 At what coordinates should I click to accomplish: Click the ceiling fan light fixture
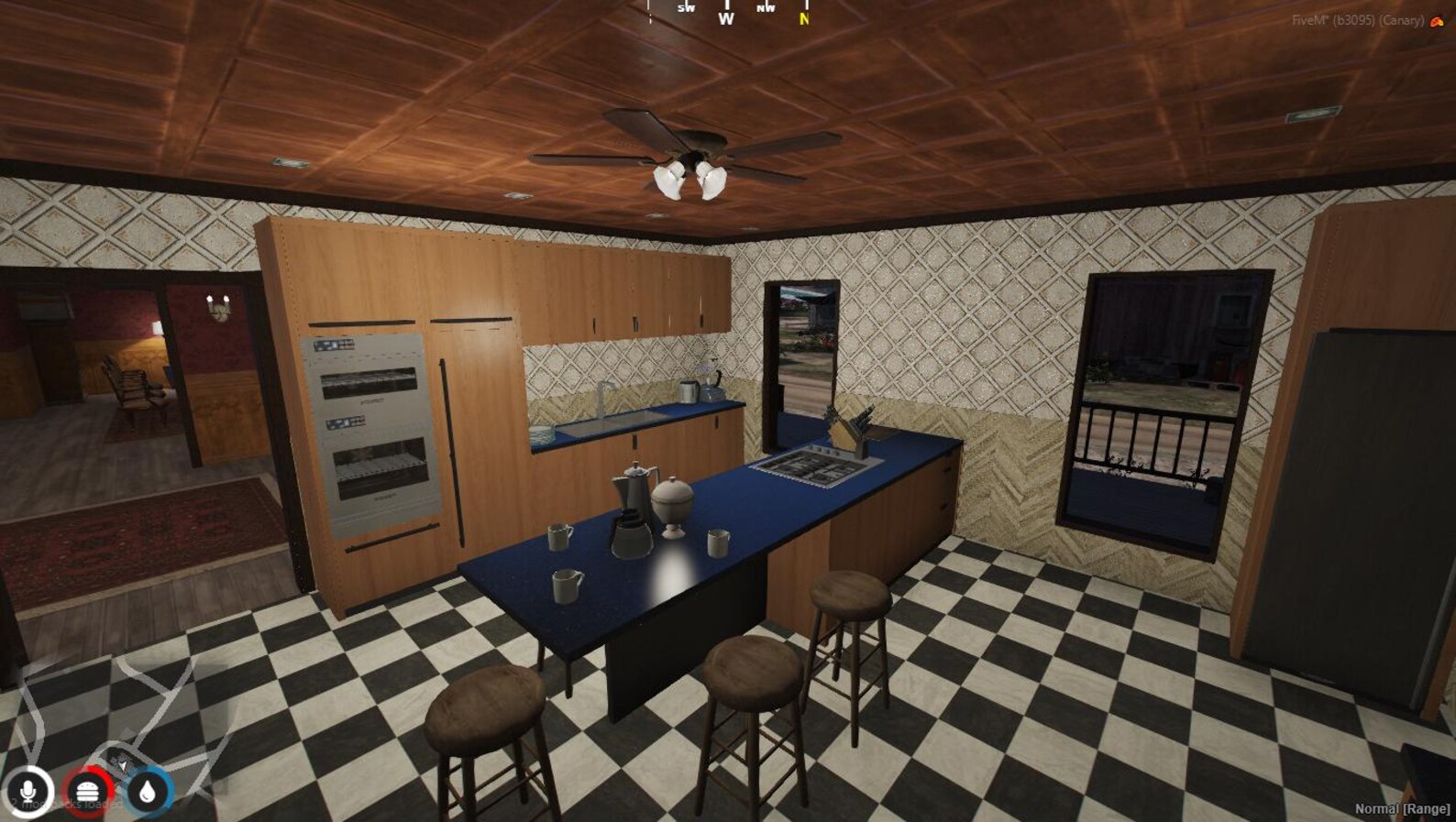[x=689, y=179]
